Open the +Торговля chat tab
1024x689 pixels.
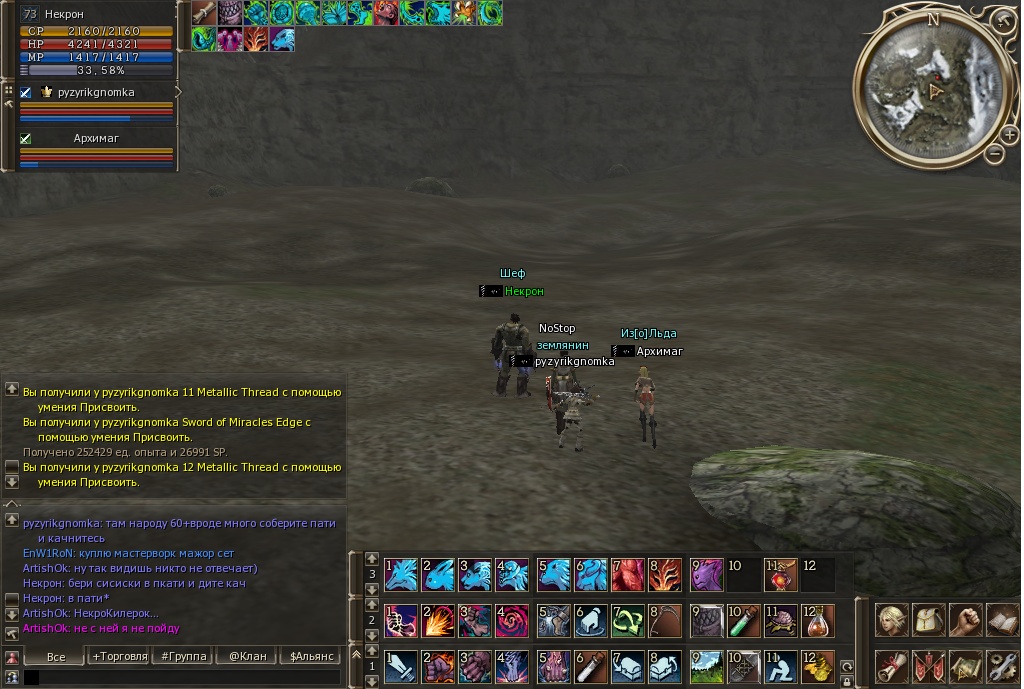point(119,656)
